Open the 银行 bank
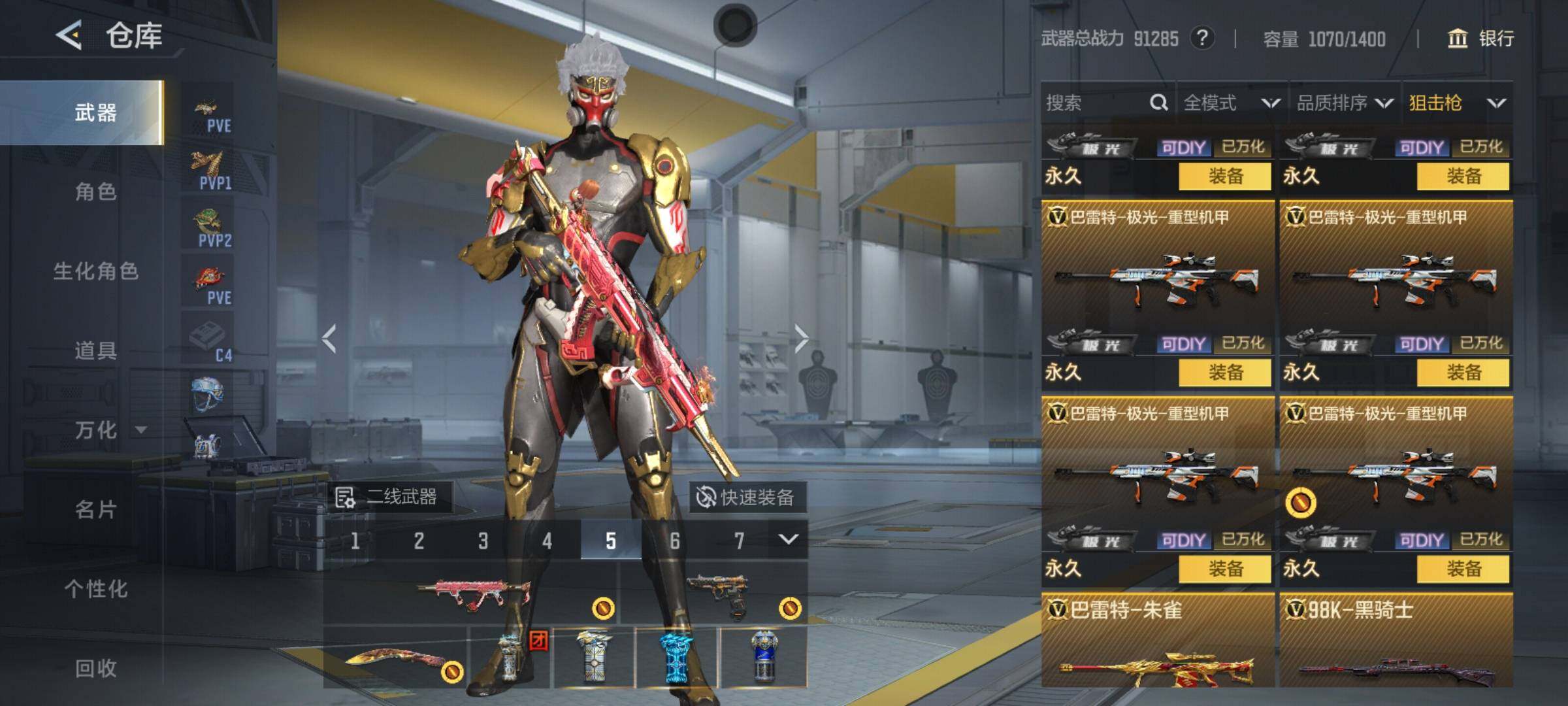The width and height of the screenshot is (1568, 706). click(1482, 39)
